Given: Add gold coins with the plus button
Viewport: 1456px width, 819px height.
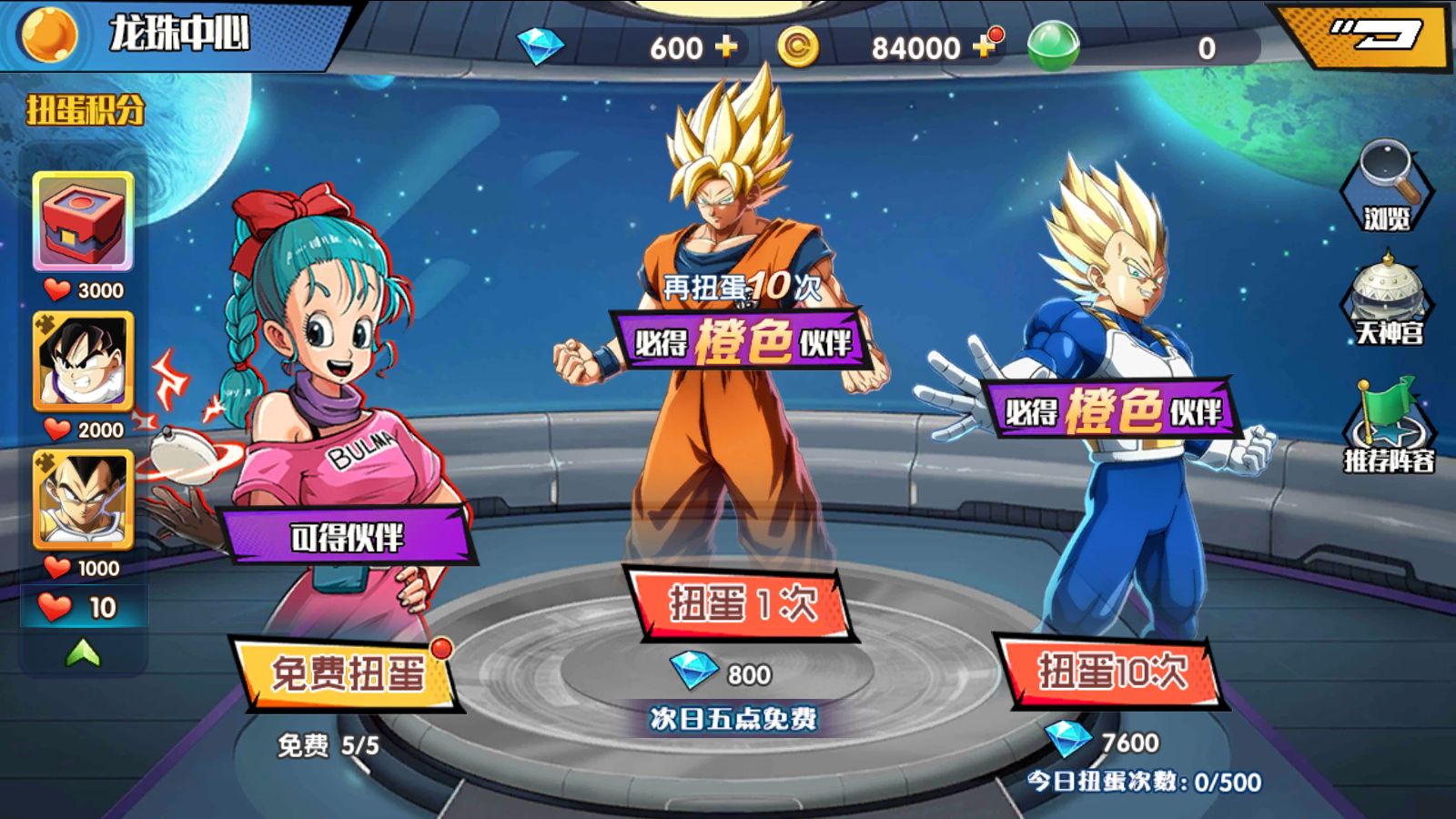Looking at the screenshot, I should click(x=984, y=47).
